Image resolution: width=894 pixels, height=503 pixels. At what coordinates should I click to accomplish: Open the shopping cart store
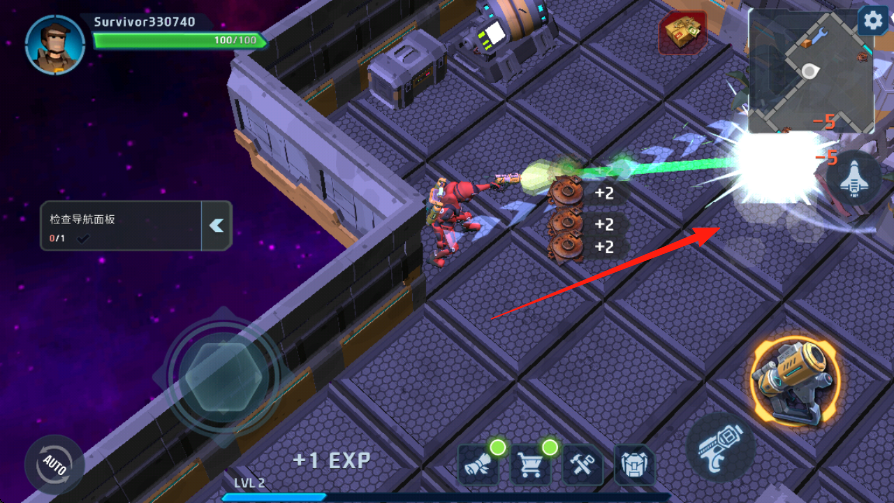click(531, 465)
